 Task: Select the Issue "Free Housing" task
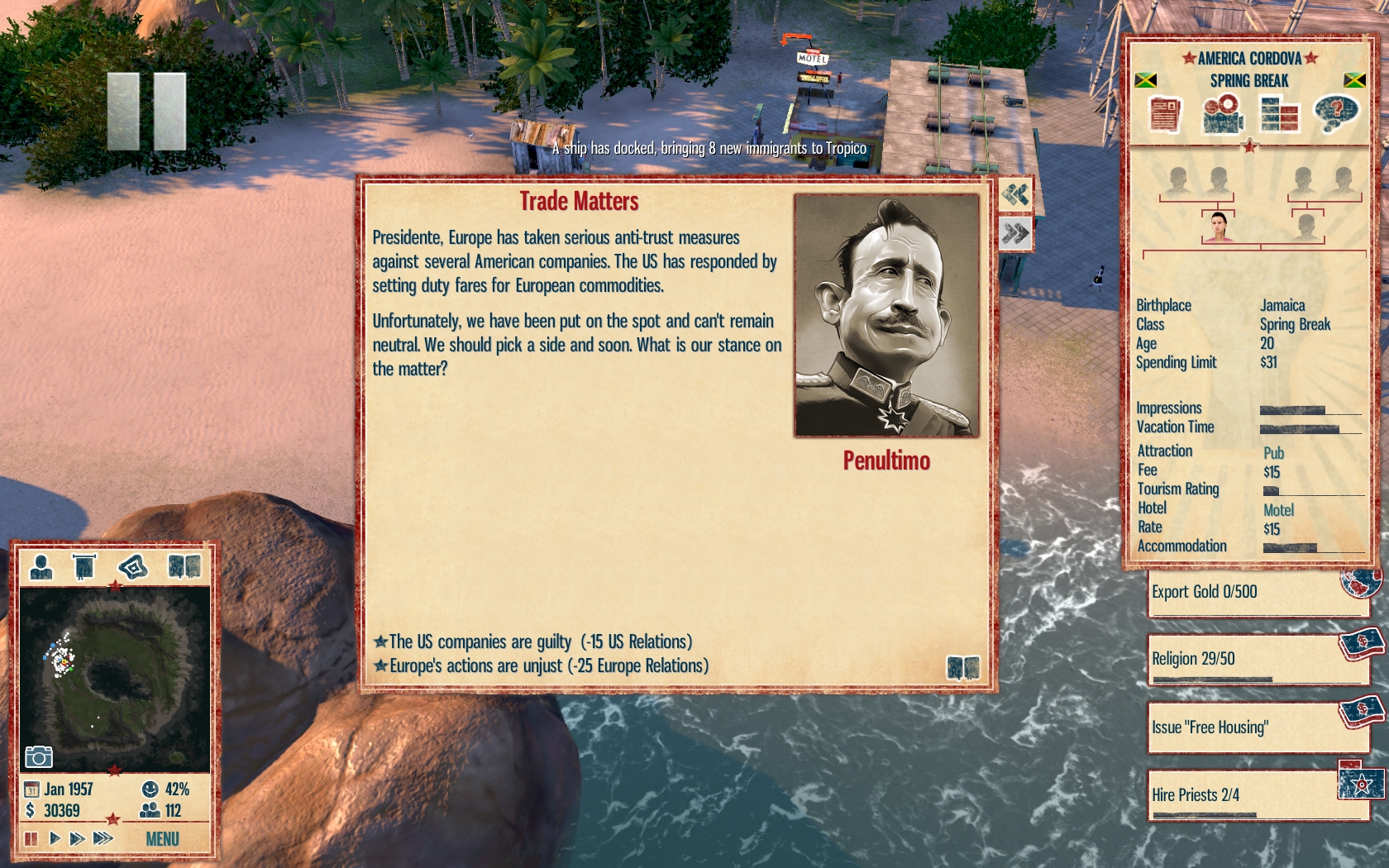coord(1256,727)
